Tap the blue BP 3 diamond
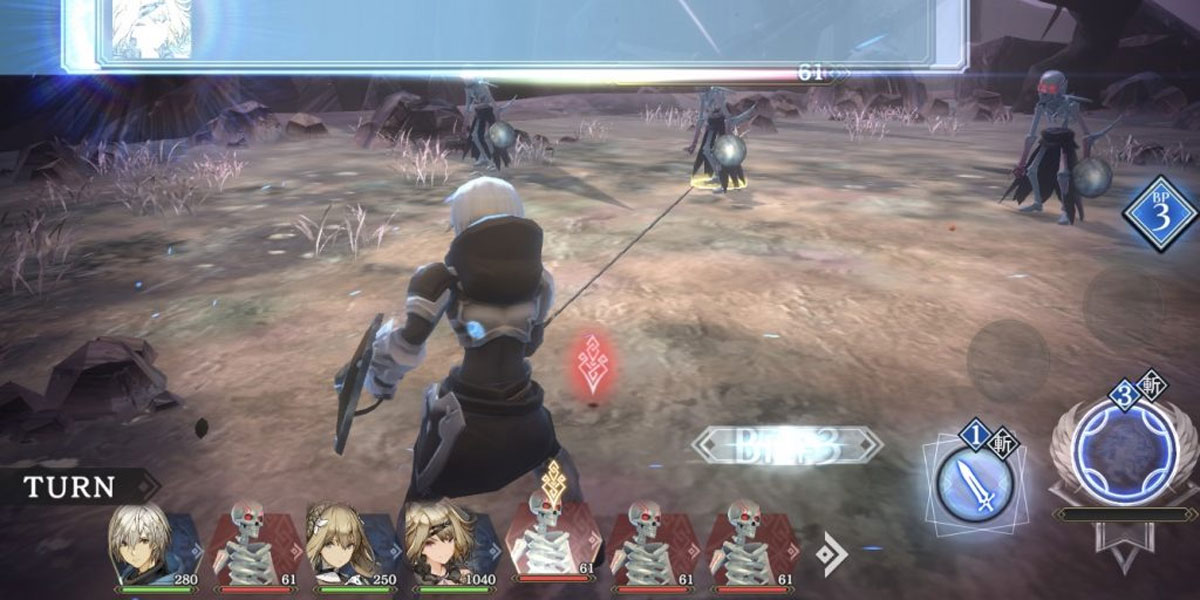 (x=1159, y=215)
